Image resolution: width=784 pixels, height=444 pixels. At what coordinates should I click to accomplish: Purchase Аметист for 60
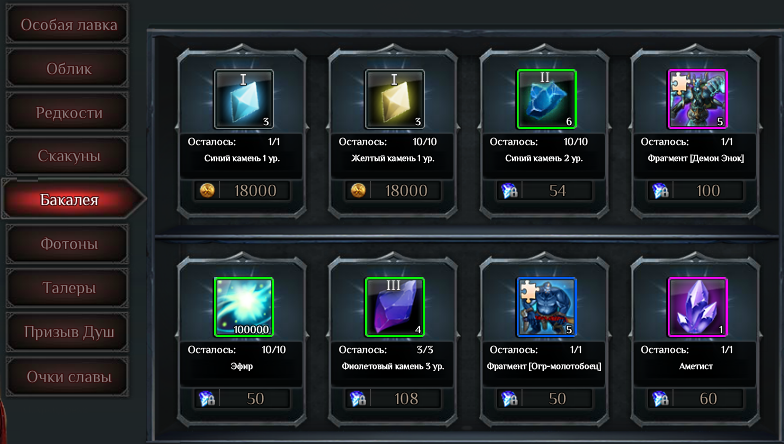697,399
